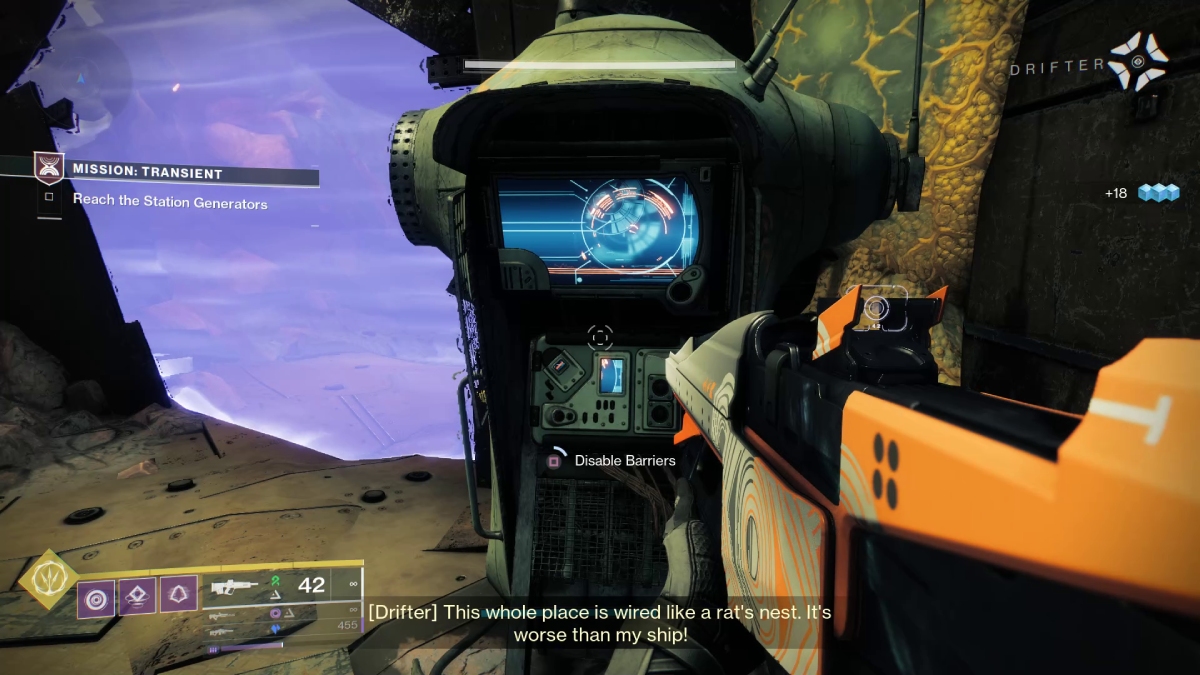Select the grenade ability with concentric circles
The width and height of the screenshot is (1200, 675).
97,600
